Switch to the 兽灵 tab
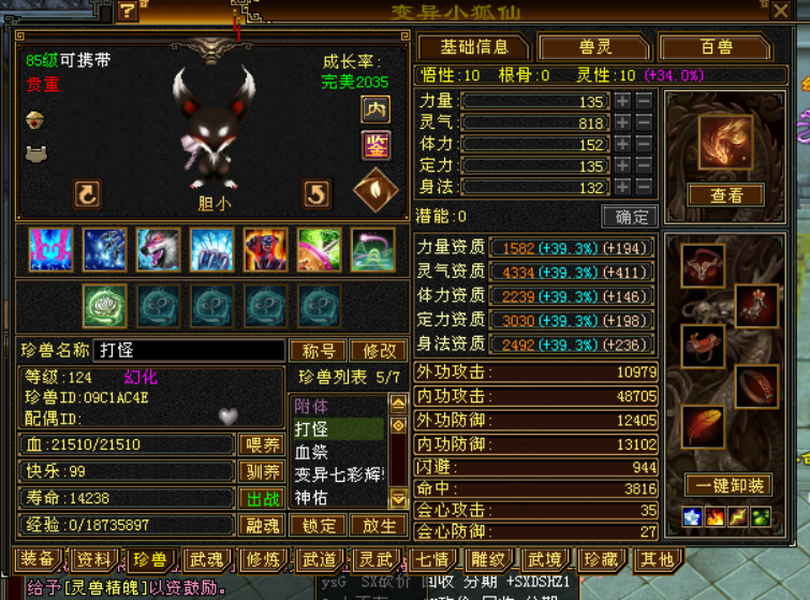 [594, 47]
